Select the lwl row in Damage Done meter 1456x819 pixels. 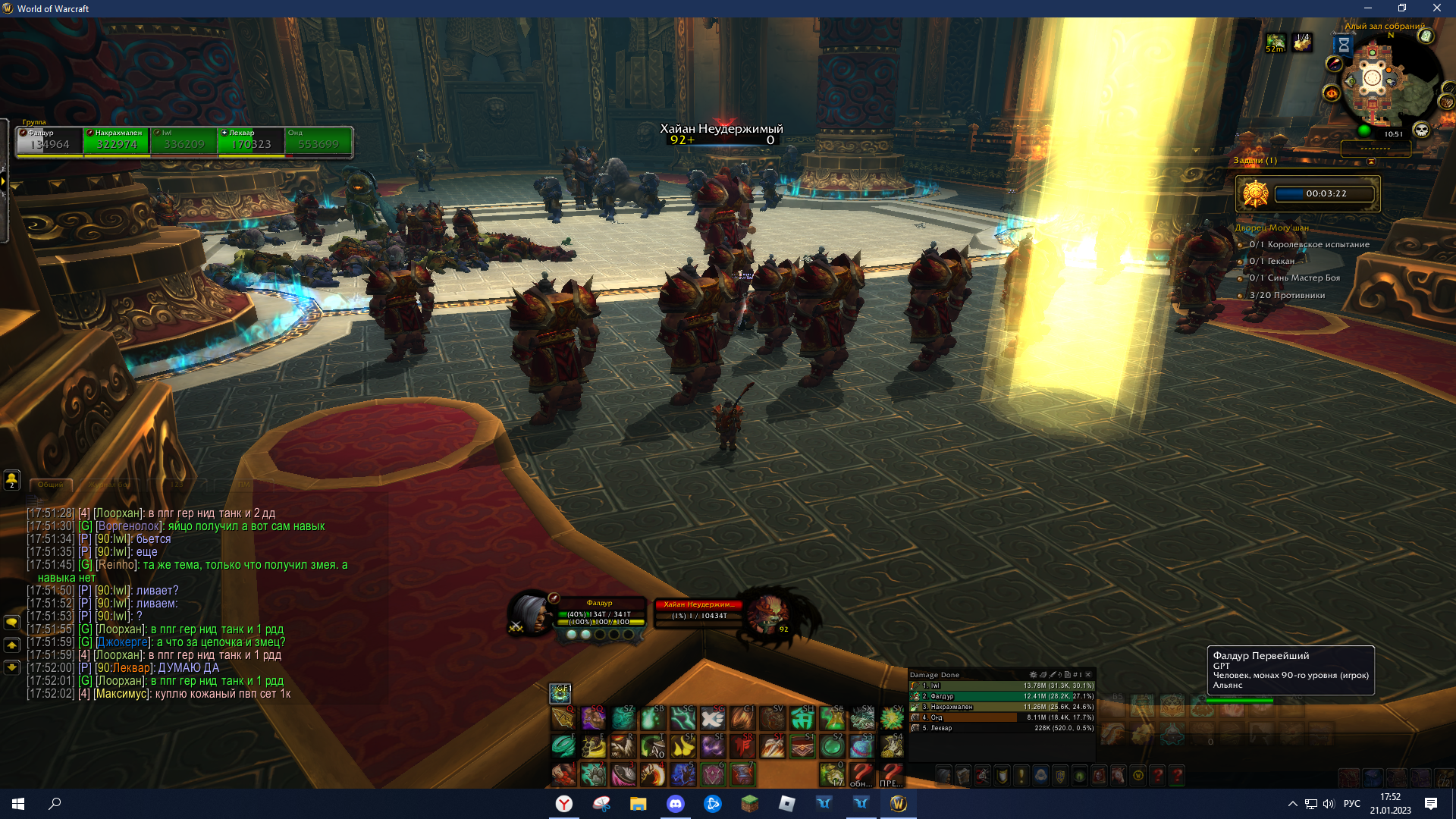tap(1001, 686)
